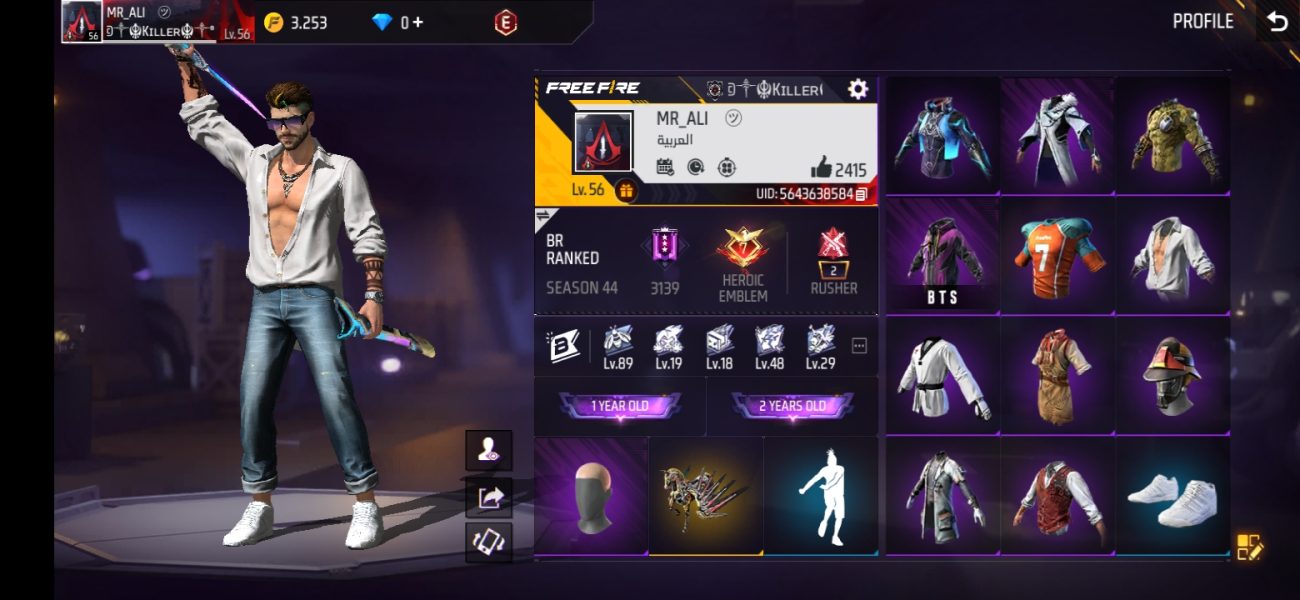Screen dimensions: 1300x600
Task: Pick the firefighter helmet item
Action: click(1172, 375)
